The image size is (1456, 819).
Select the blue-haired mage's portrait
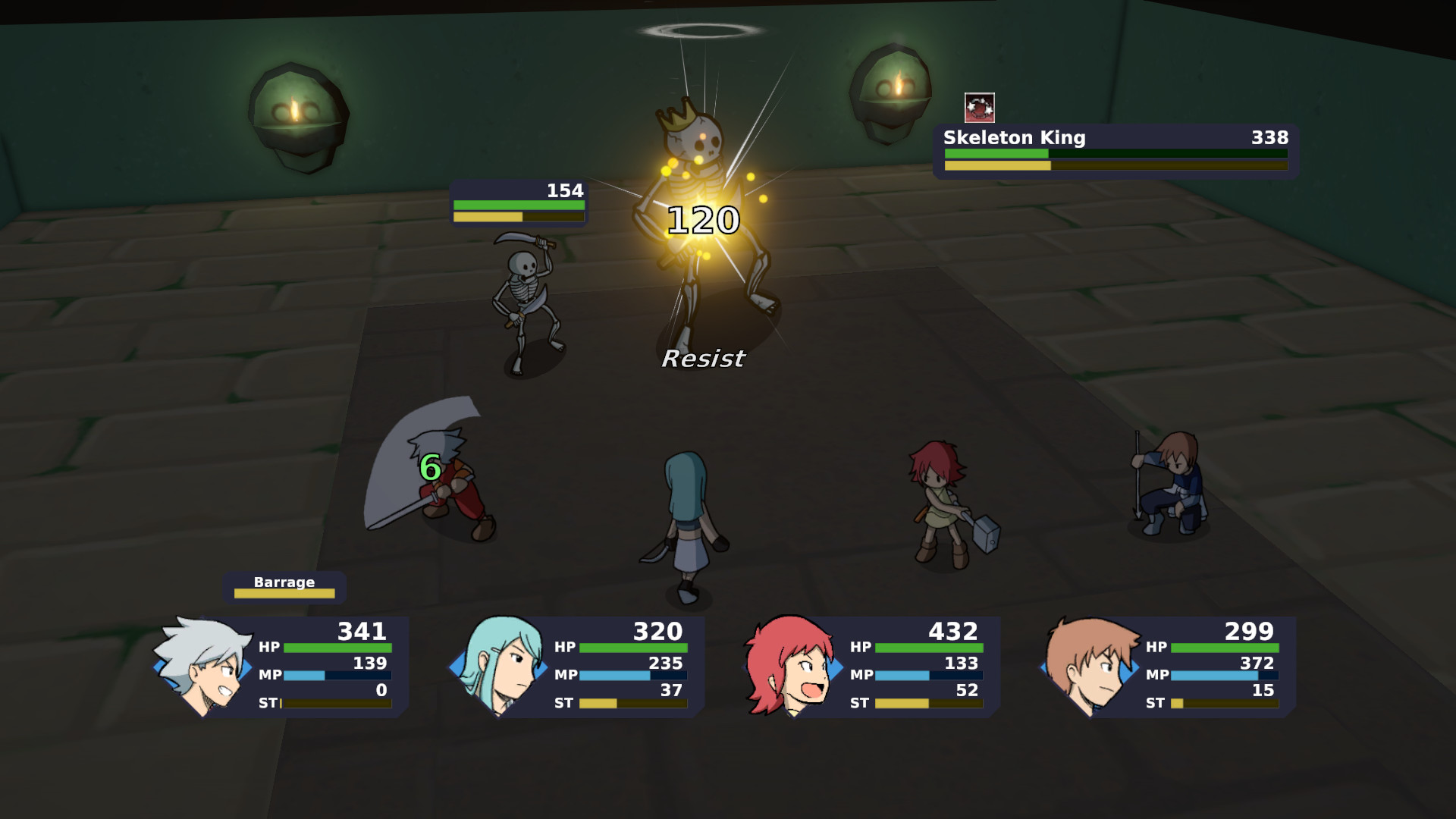500,667
